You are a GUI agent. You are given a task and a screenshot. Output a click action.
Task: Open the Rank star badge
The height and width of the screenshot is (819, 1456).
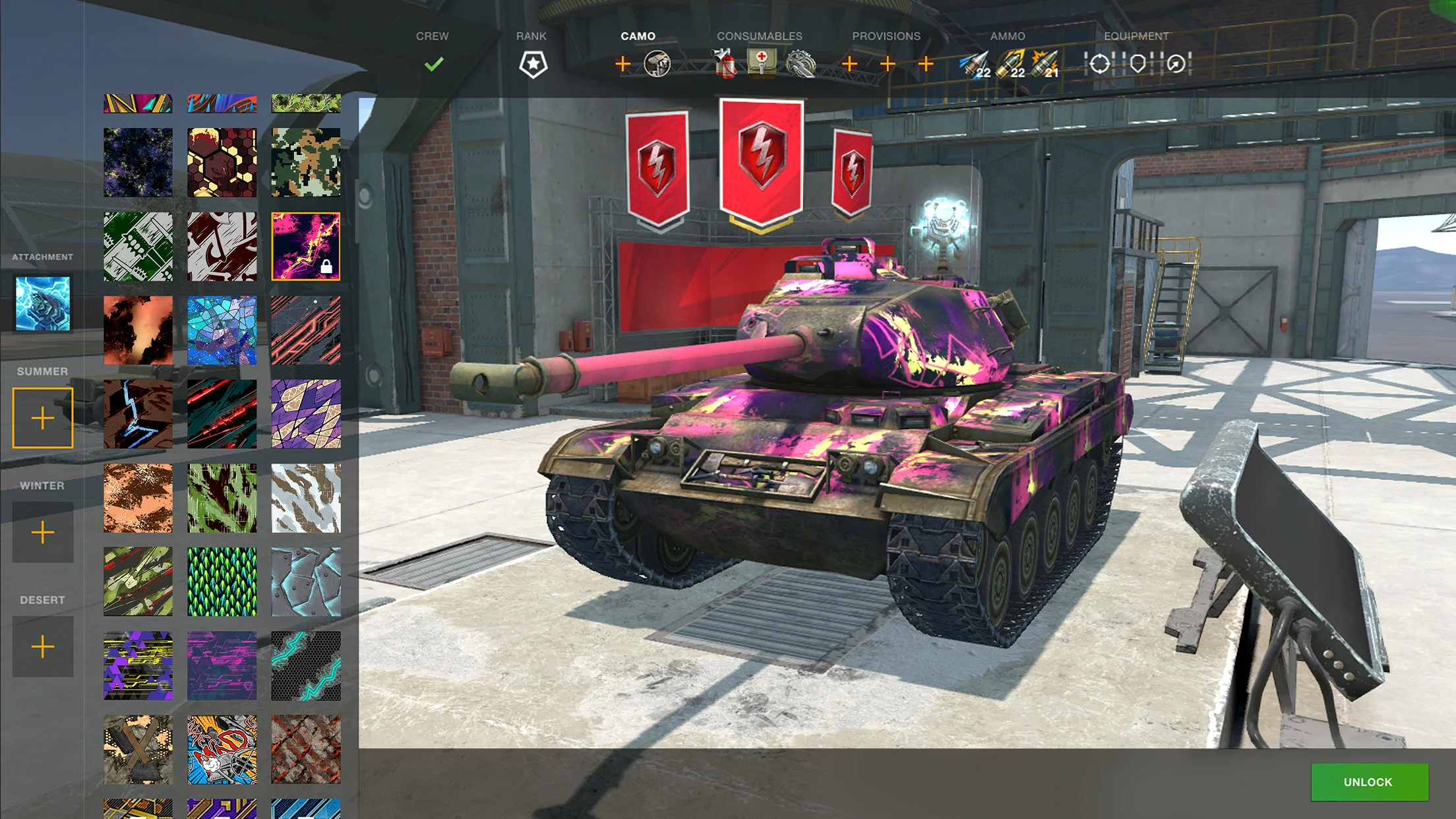533,64
